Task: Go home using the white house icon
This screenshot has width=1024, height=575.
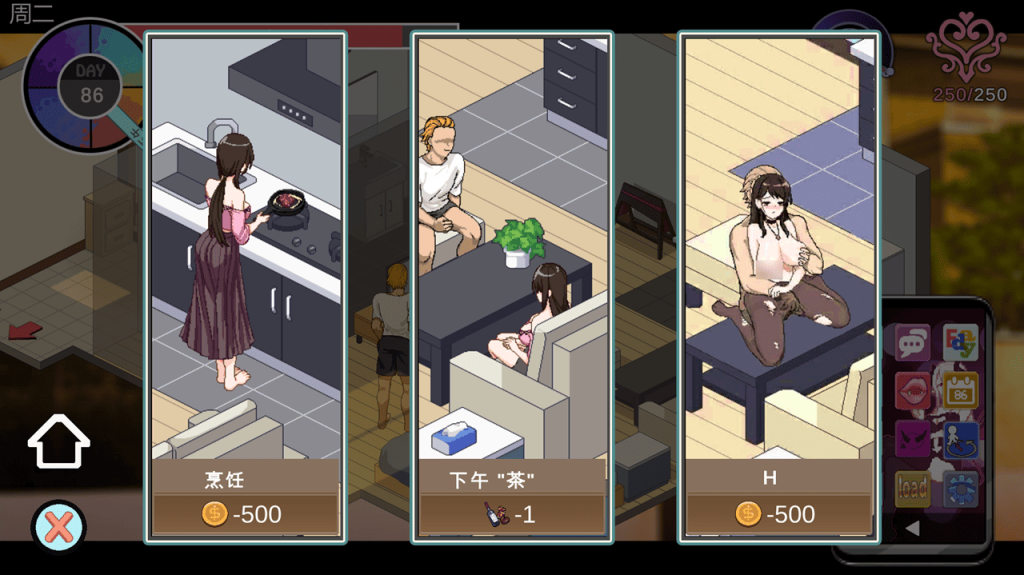Action: click(x=59, y=442)
